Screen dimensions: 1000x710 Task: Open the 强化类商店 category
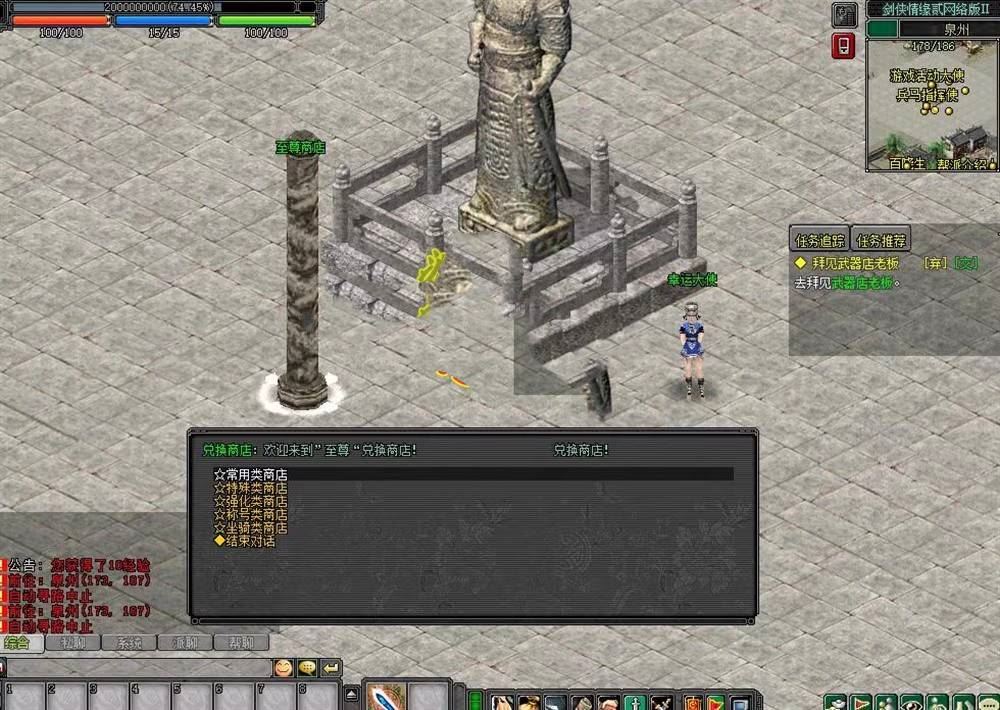(x=251, y=501)
